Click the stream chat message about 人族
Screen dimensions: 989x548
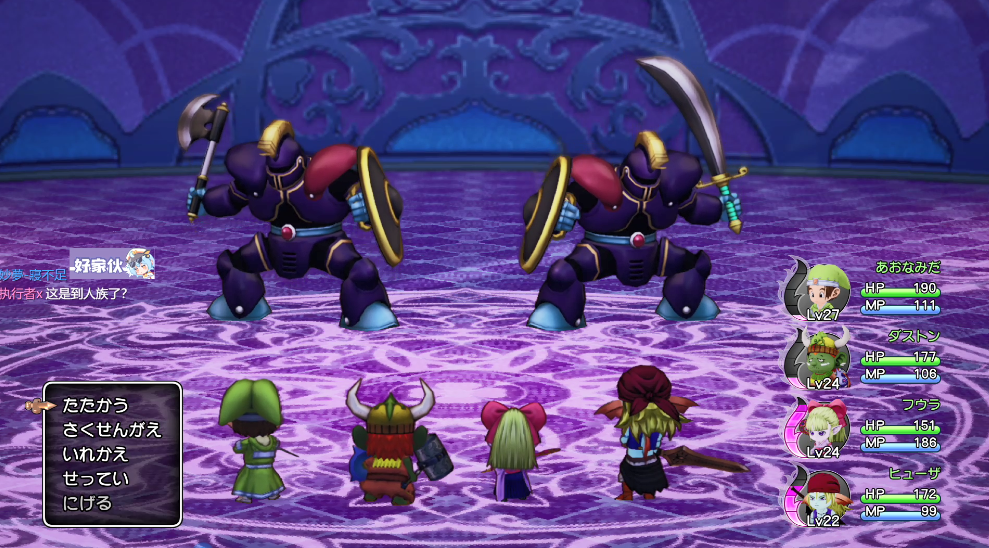pyautogui.click(x=85, y=293)
